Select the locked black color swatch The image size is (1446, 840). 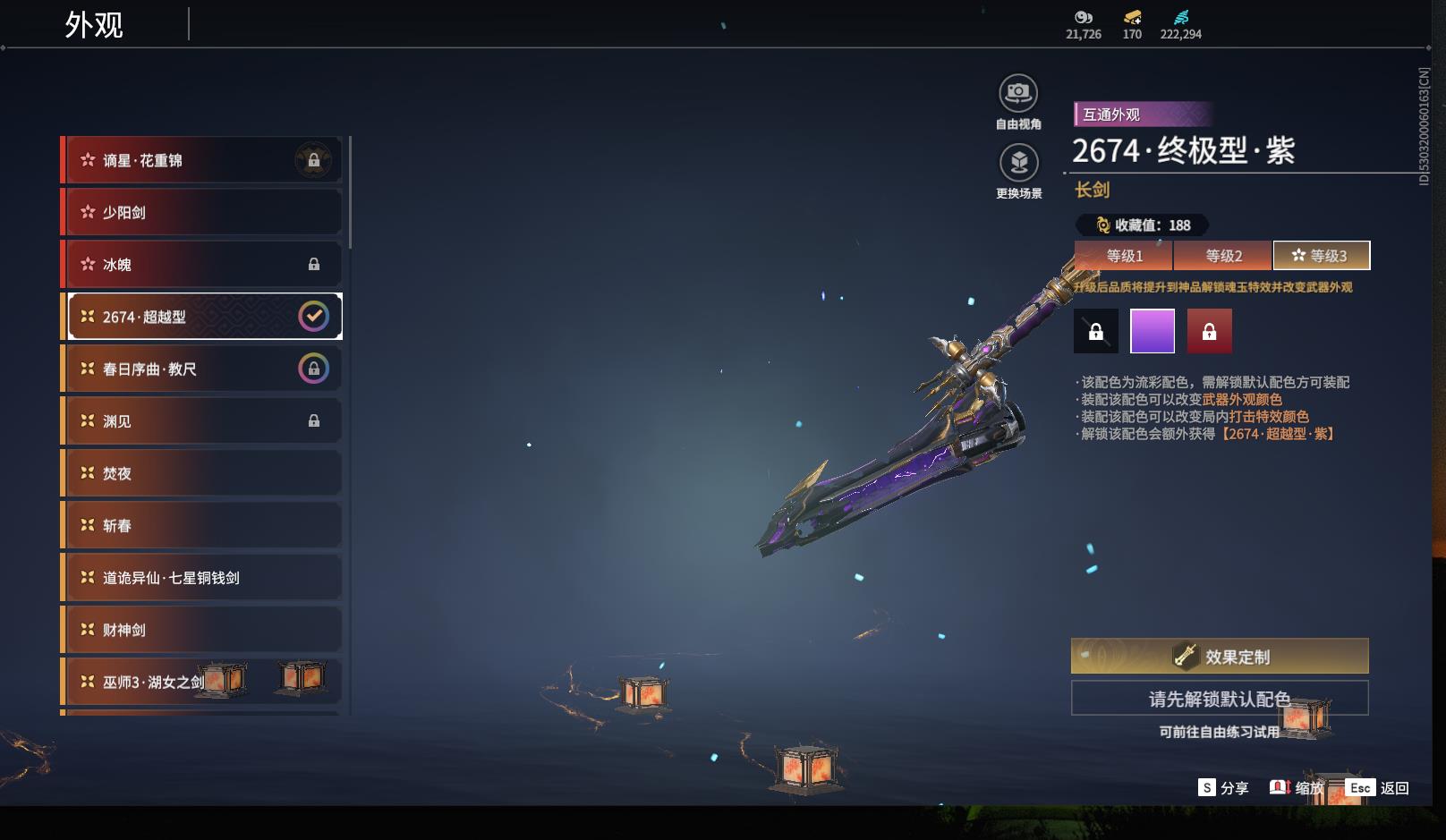[x=1096, y=332]
